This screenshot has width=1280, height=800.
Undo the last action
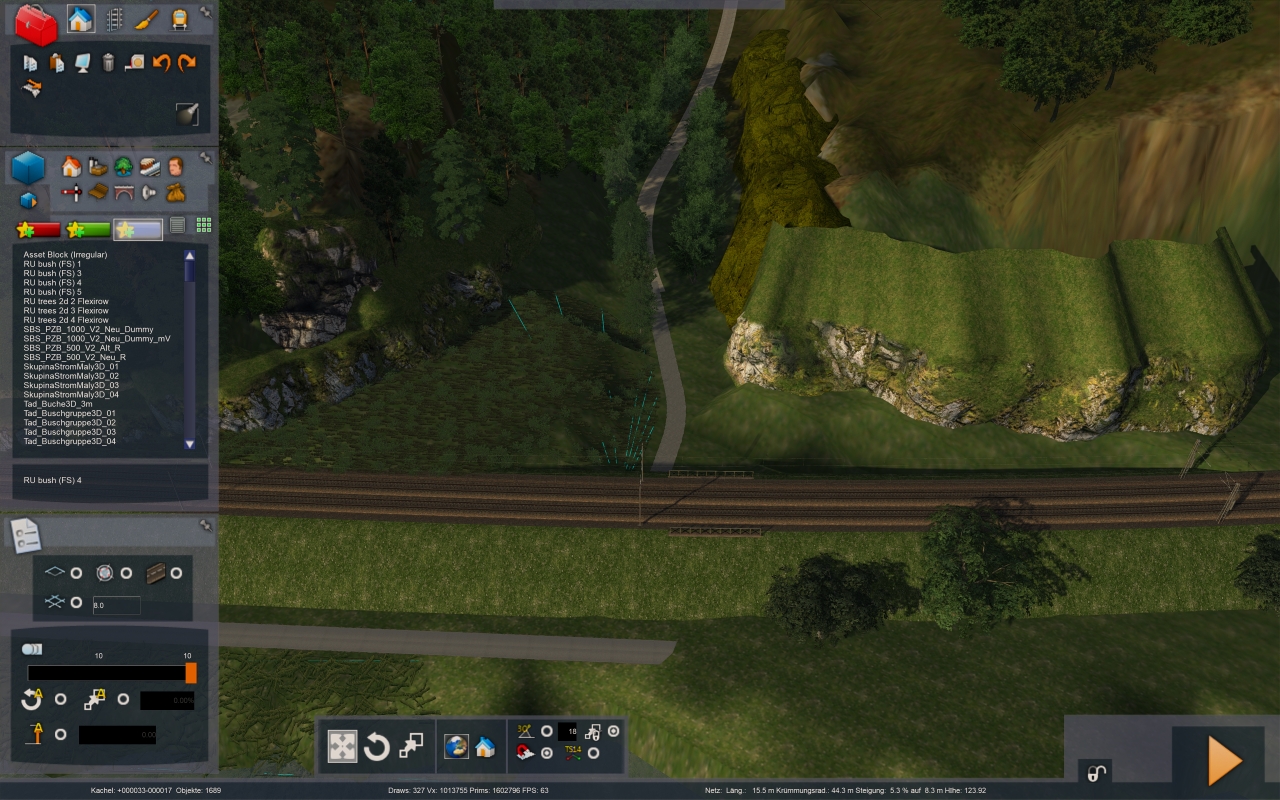tap(161, 63)
